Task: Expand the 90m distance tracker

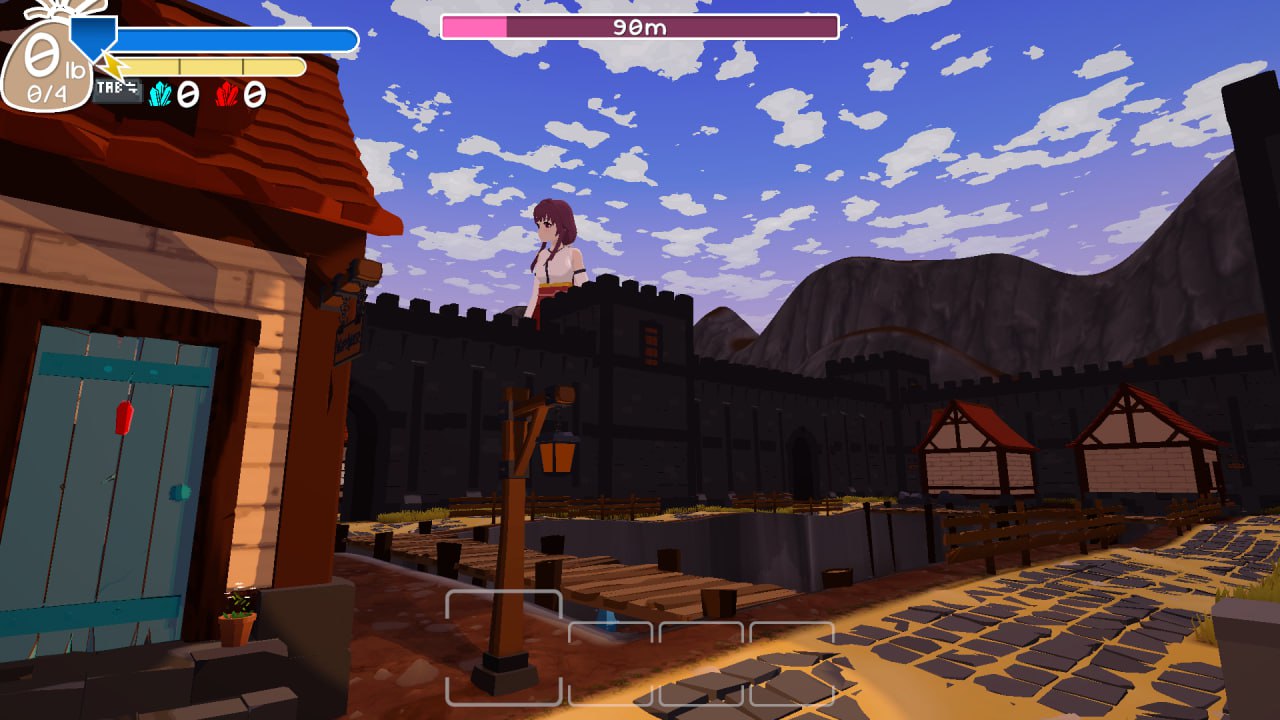Action: 634,28
